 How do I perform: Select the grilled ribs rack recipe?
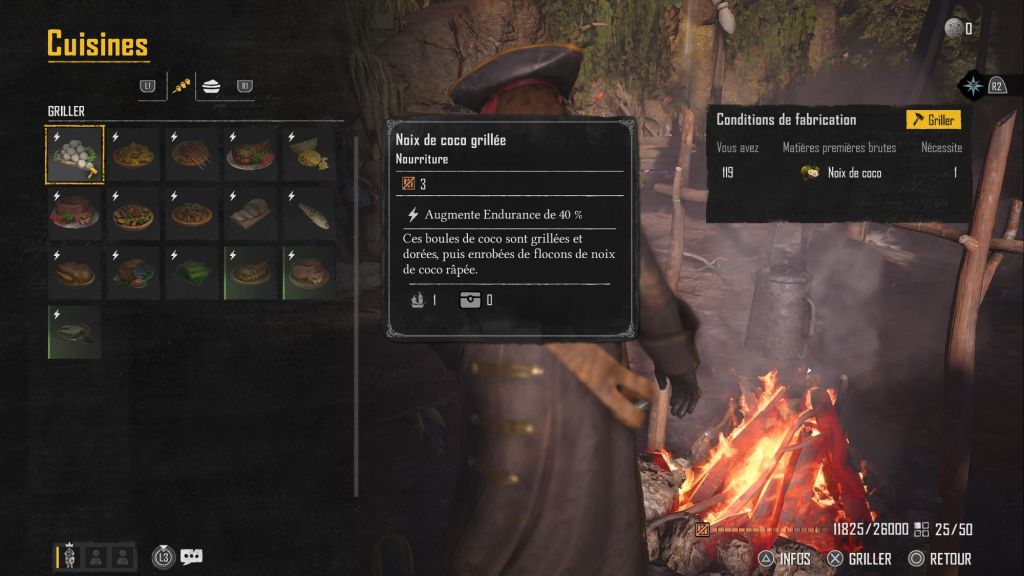pos(251,273)
